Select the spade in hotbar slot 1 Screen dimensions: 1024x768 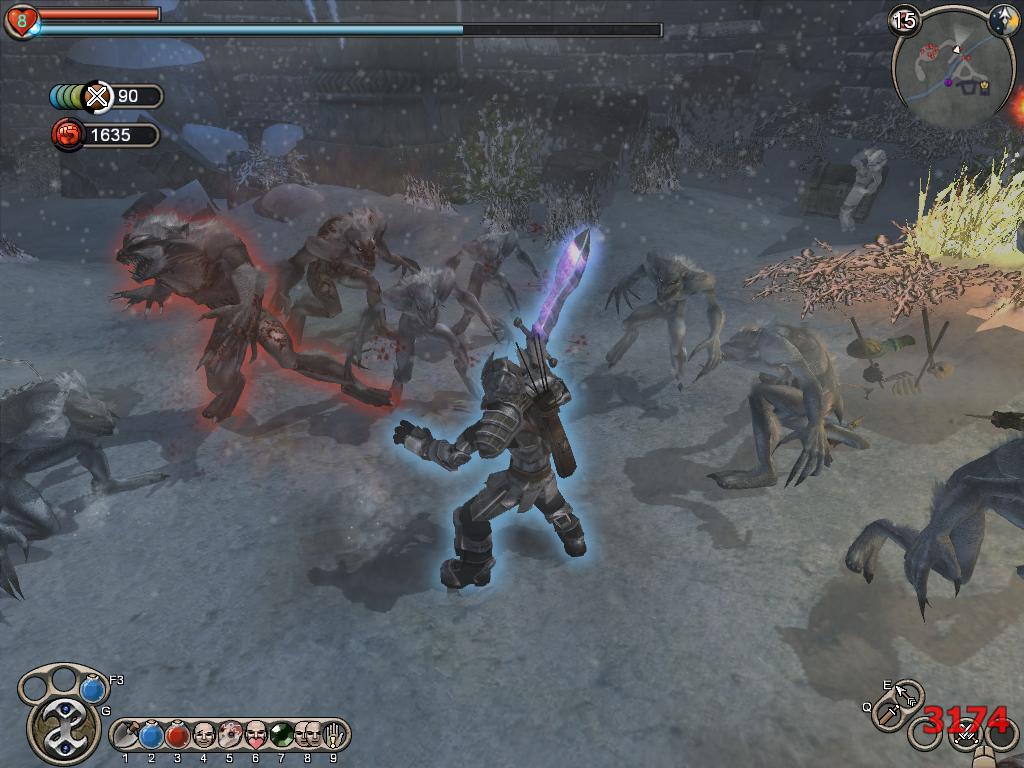point(127,736)
